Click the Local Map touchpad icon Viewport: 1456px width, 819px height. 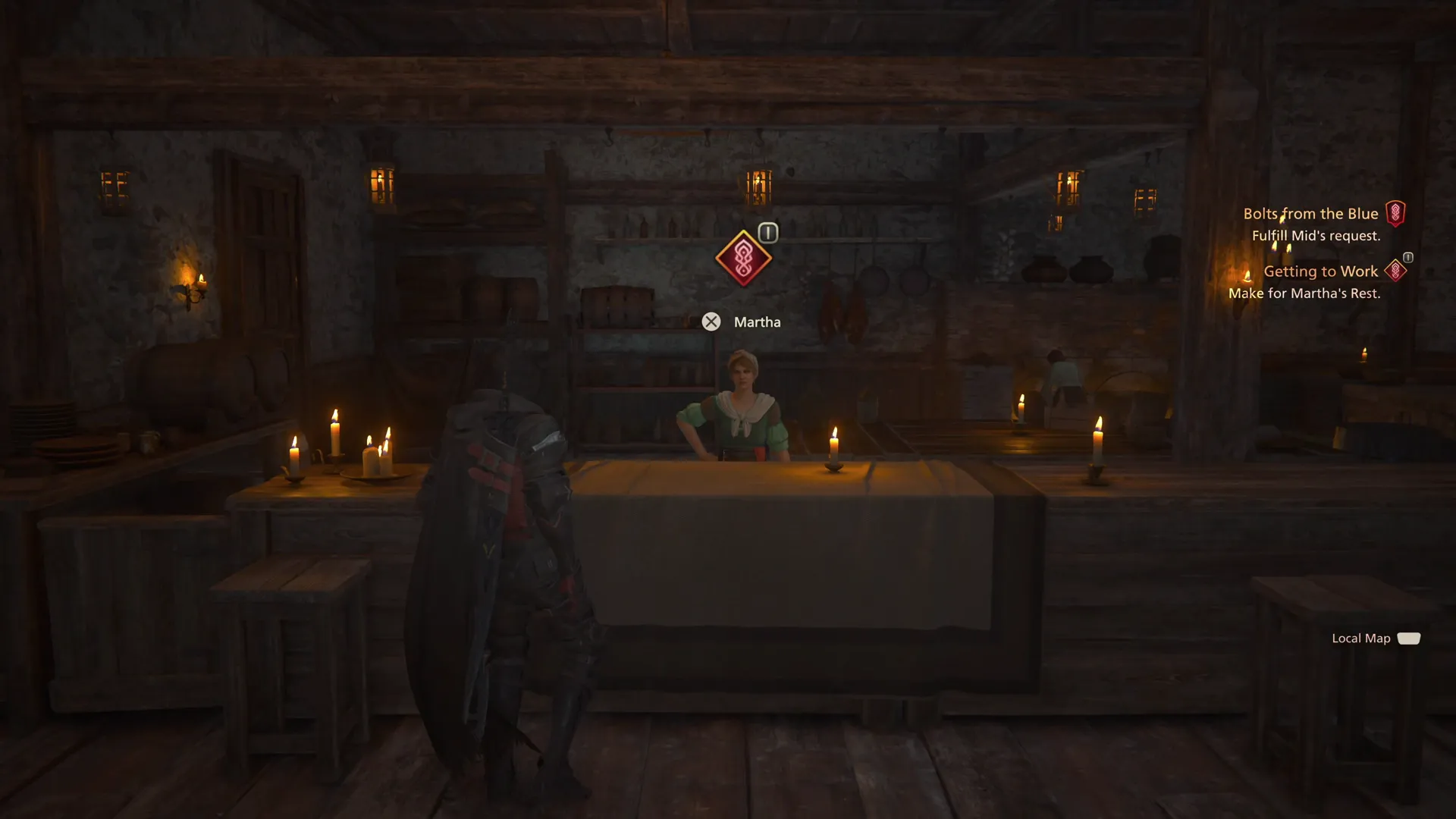1410,638
